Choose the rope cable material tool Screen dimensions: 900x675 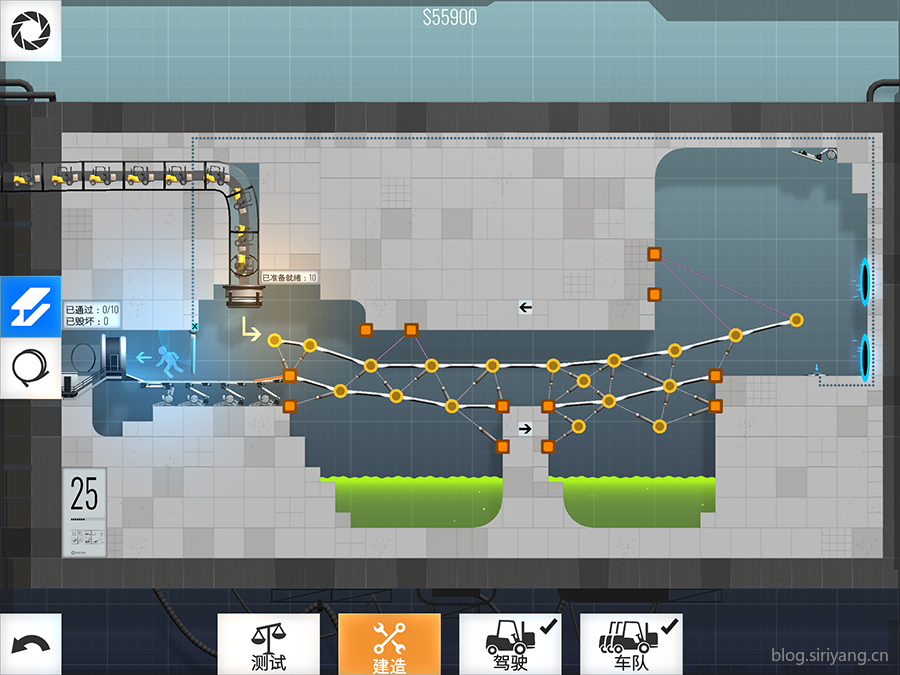click(30, 367)
